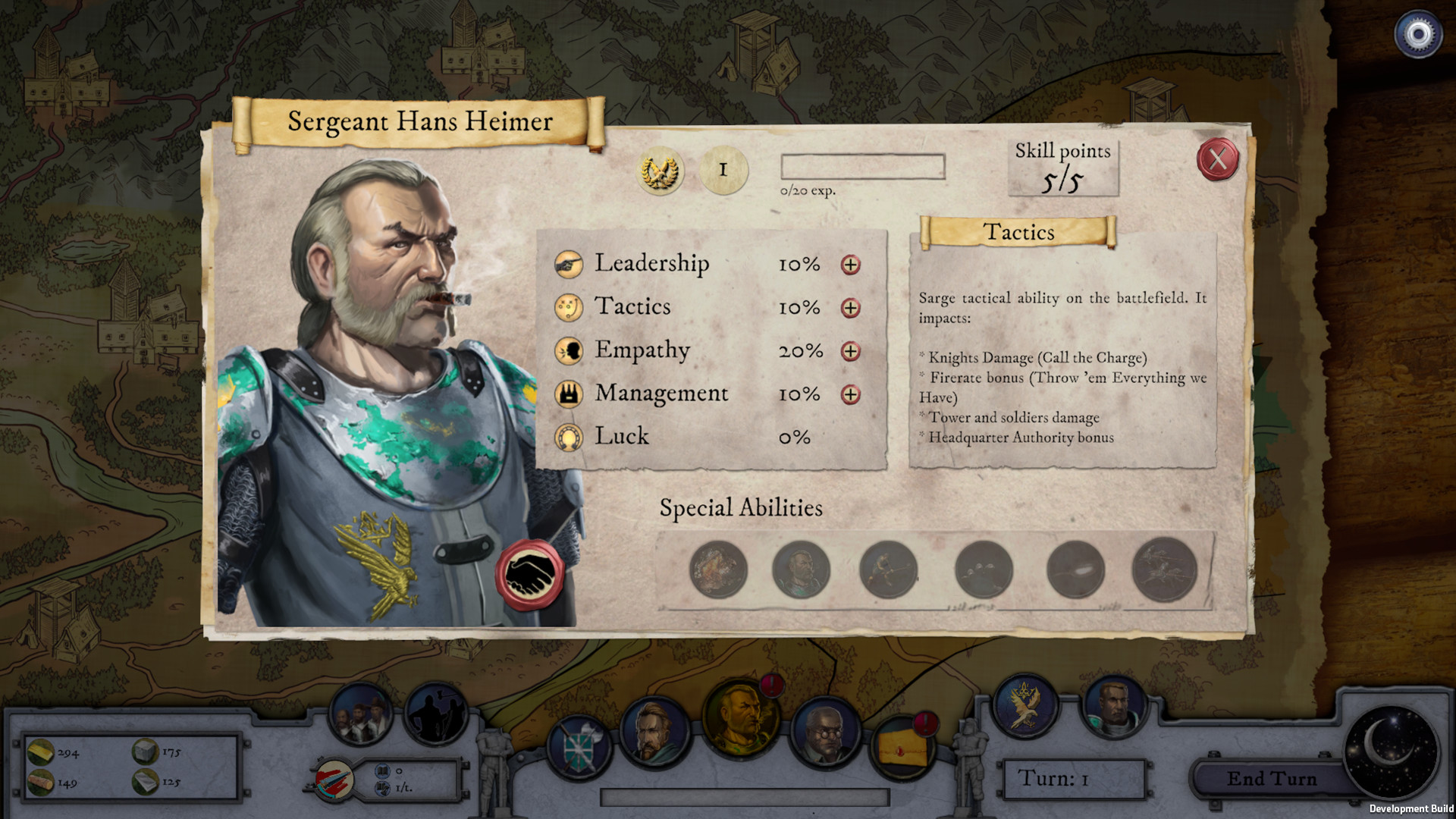
Task: Check the experience progress bar
Action: pos(862,167)
